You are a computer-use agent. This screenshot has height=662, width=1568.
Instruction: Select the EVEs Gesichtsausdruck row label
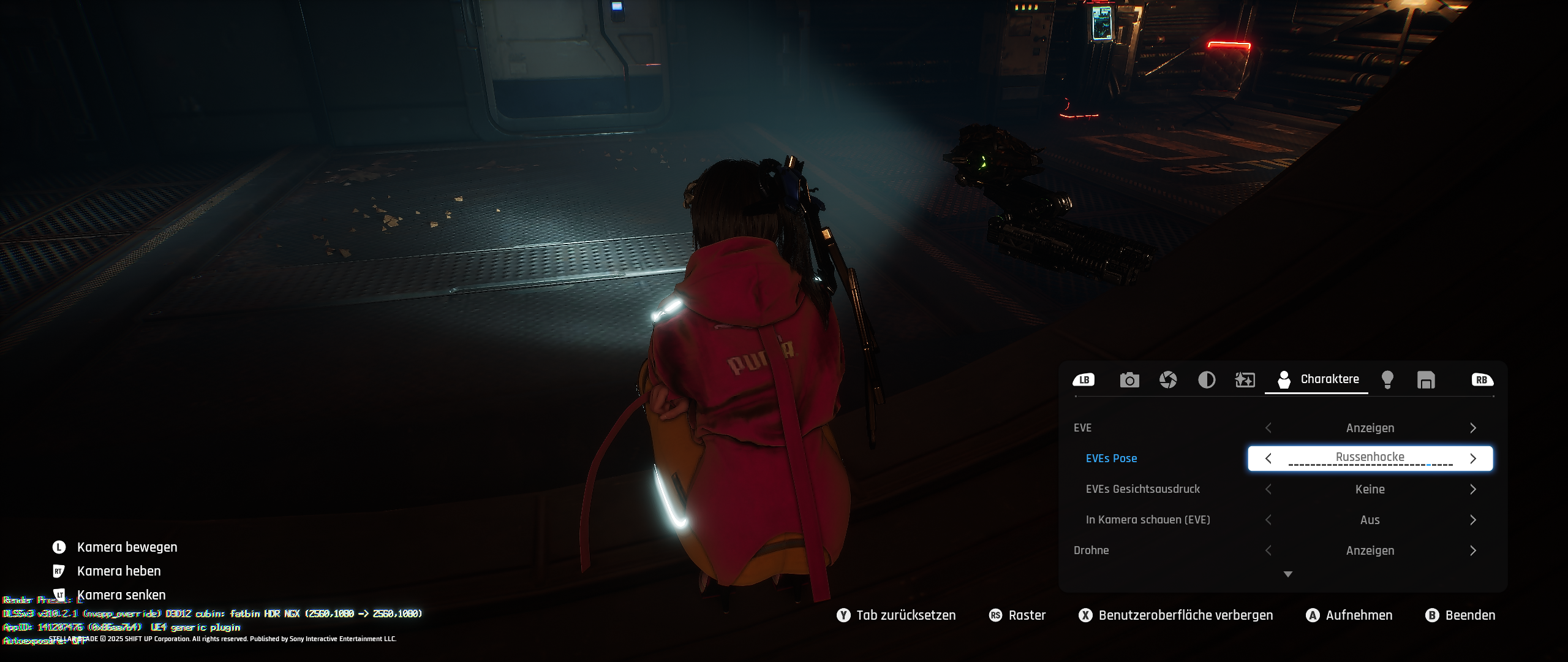coord(1142,489)
